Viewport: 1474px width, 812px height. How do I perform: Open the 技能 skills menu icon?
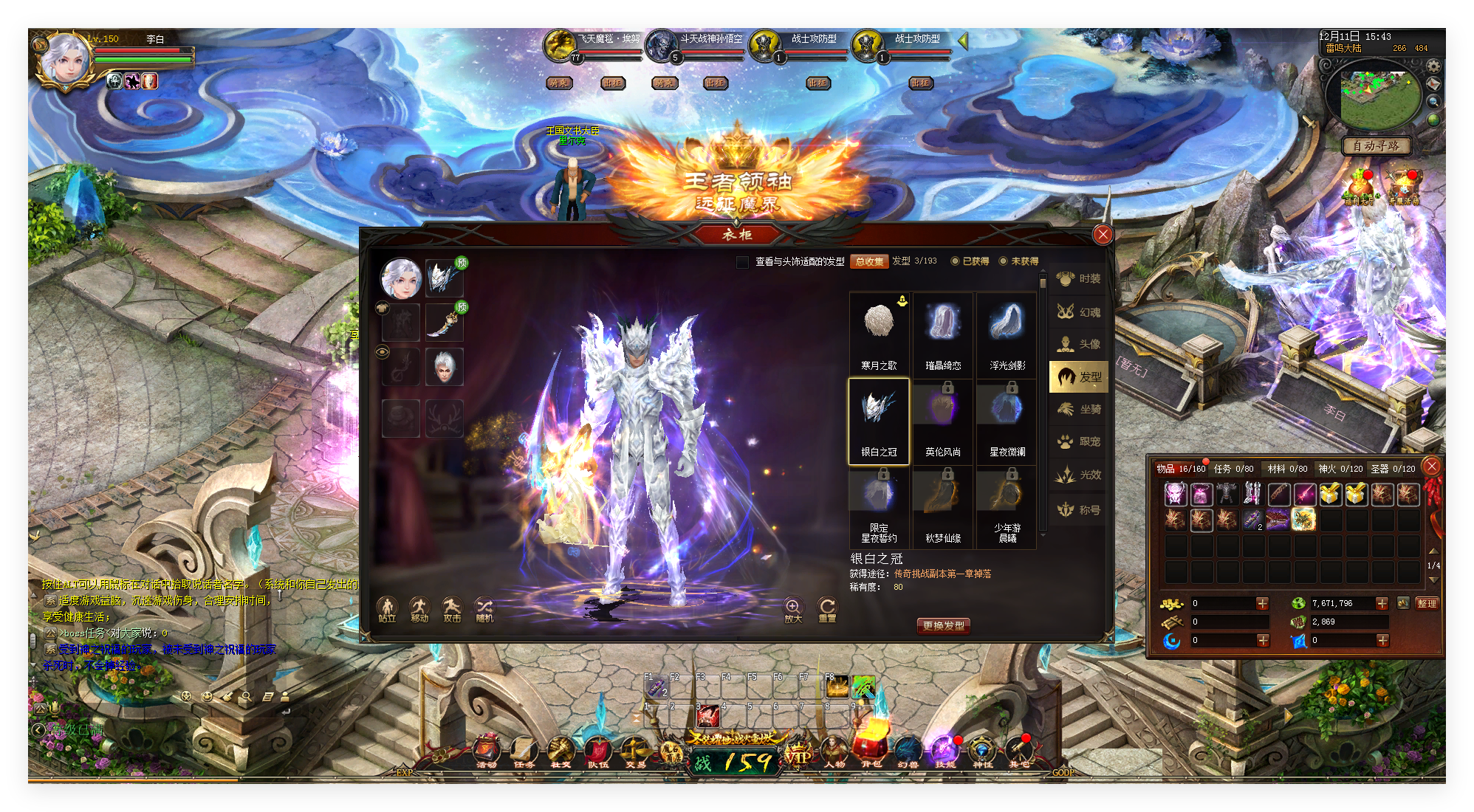click(x=945, y=751)
